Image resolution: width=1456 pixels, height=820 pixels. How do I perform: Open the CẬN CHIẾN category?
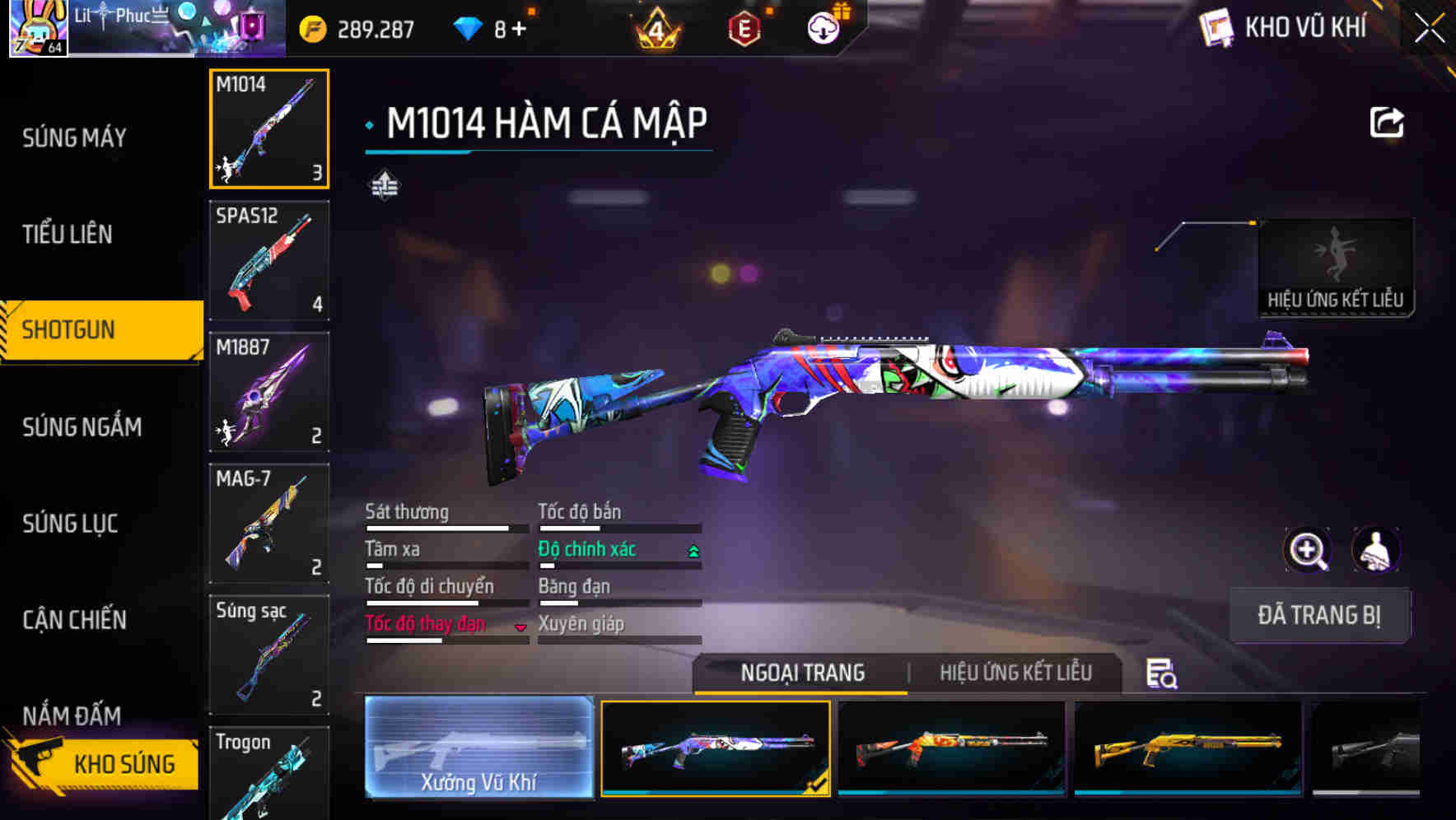pyautogui.click(x=74, y=619)
